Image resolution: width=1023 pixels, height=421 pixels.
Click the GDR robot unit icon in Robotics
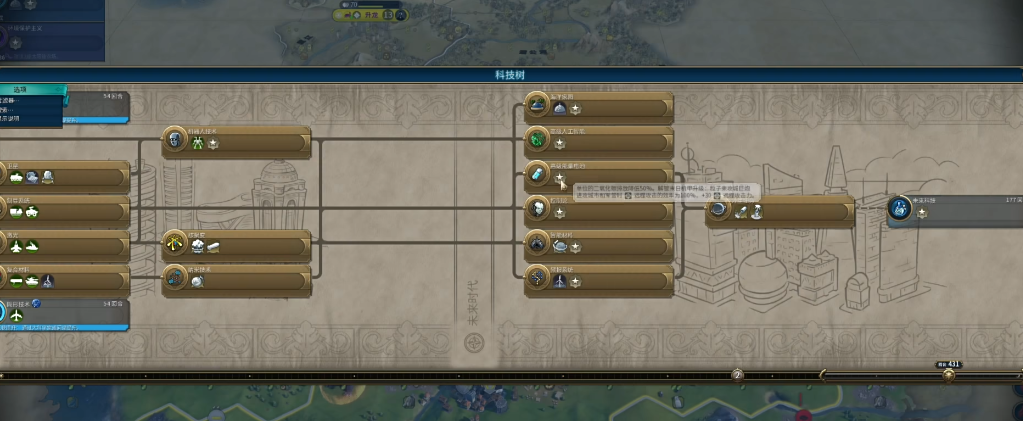point(198,145)
